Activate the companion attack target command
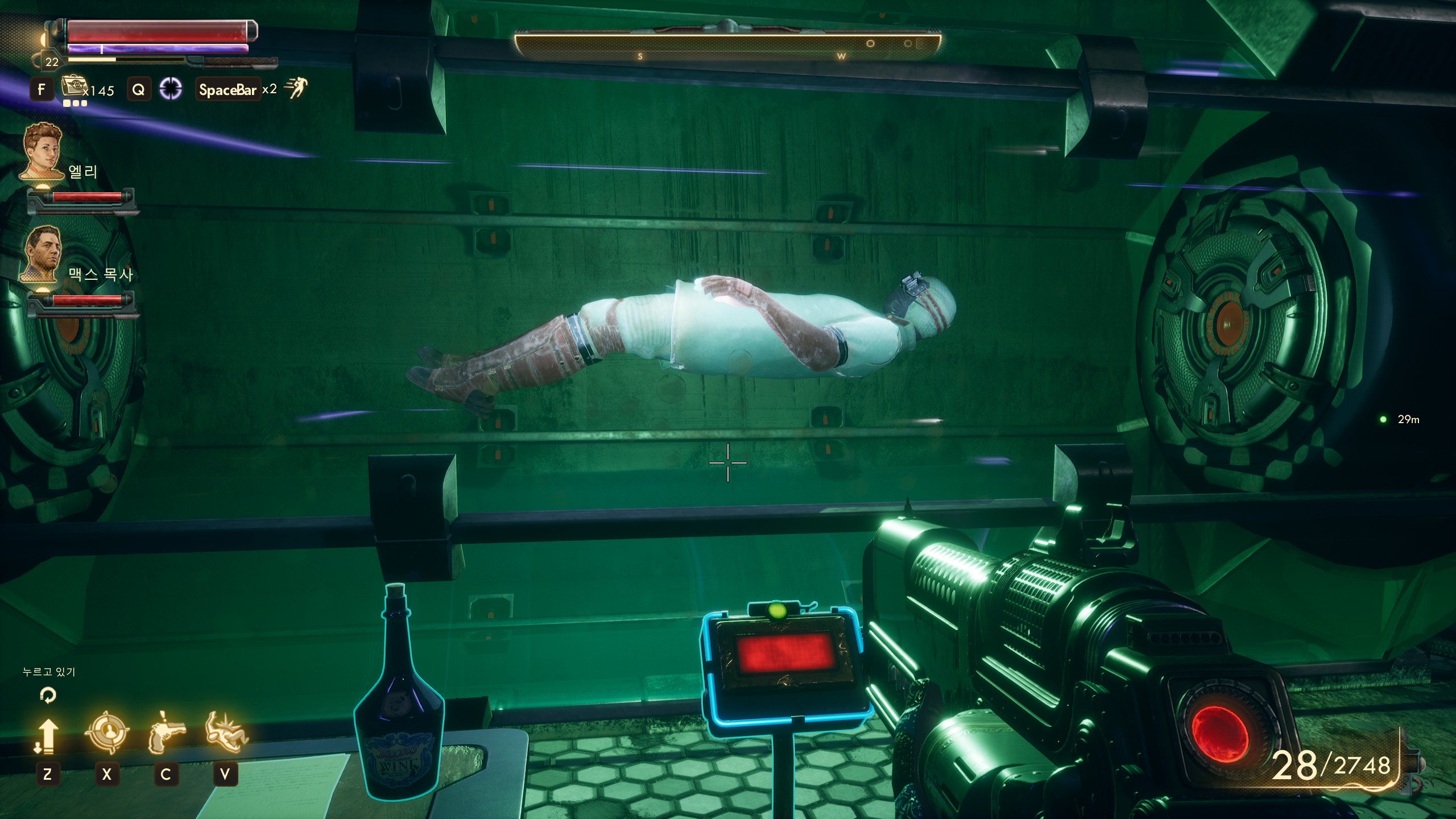 [106, 733]
